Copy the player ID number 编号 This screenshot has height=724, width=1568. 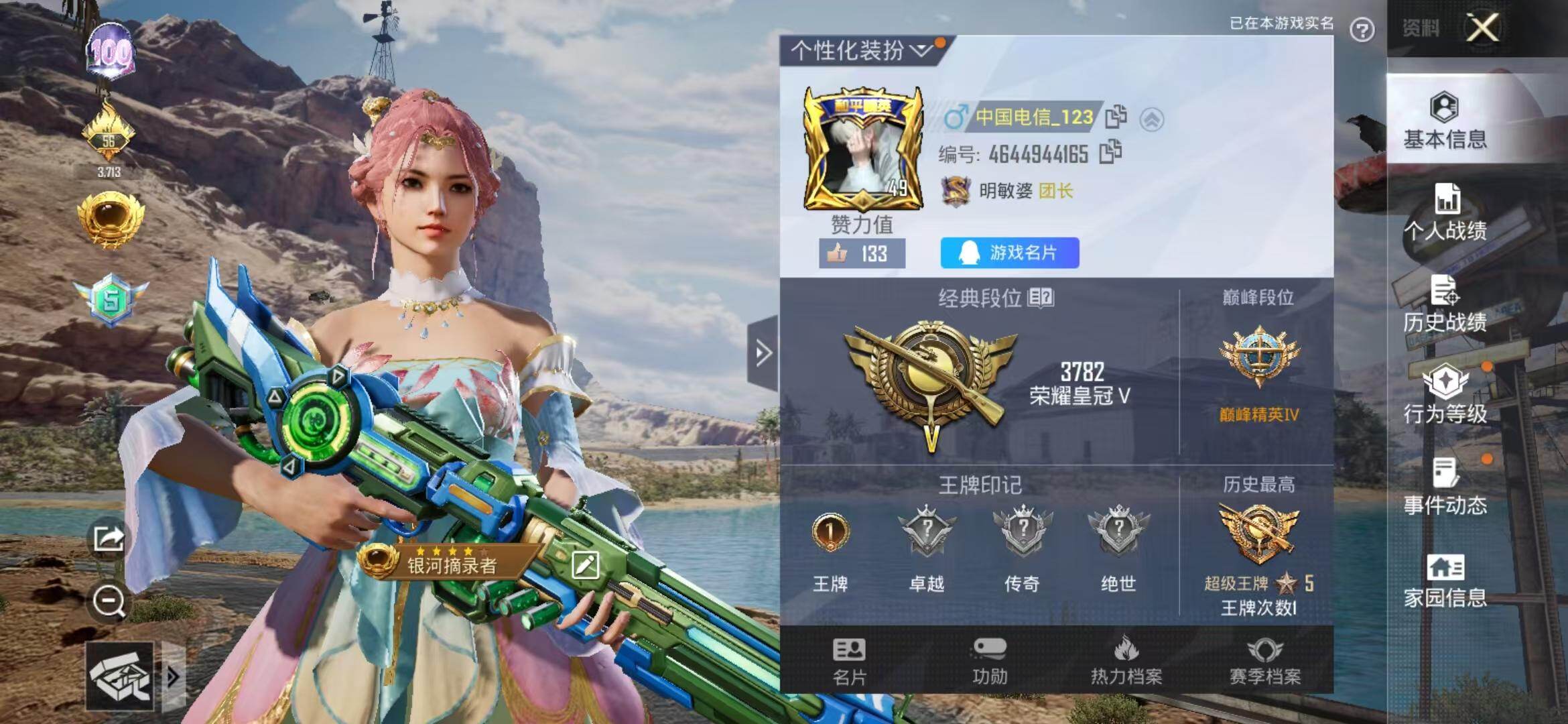(1110, 152)
